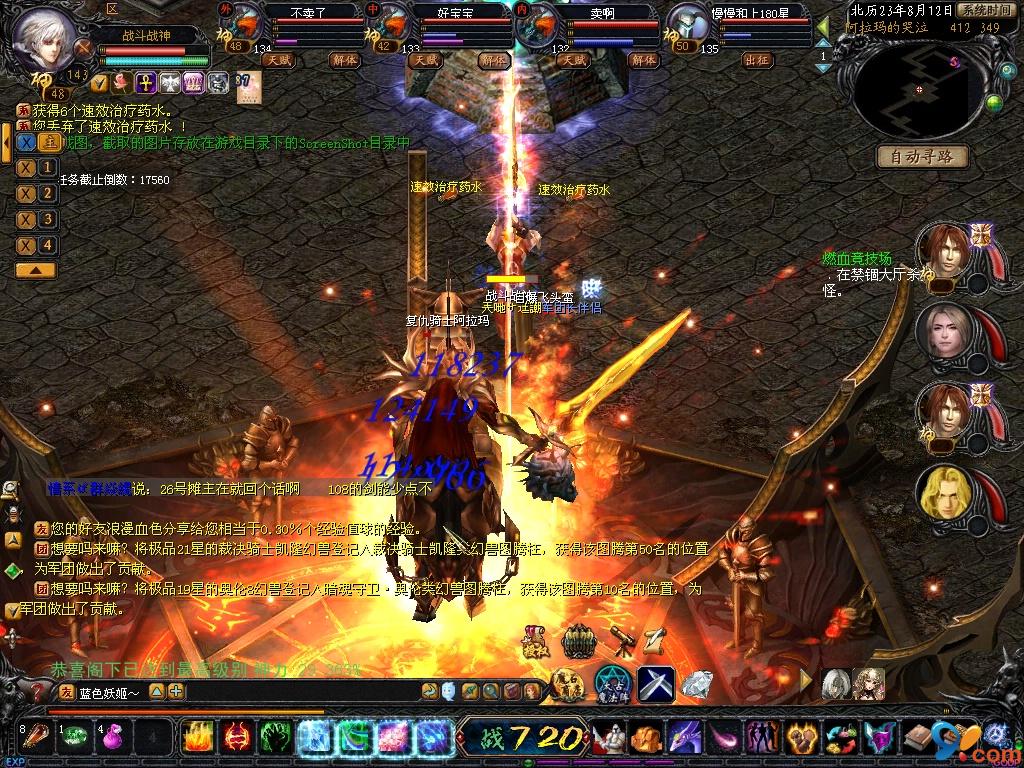
Task: Click the white diamond gem icon
Action: click(697, 684)
